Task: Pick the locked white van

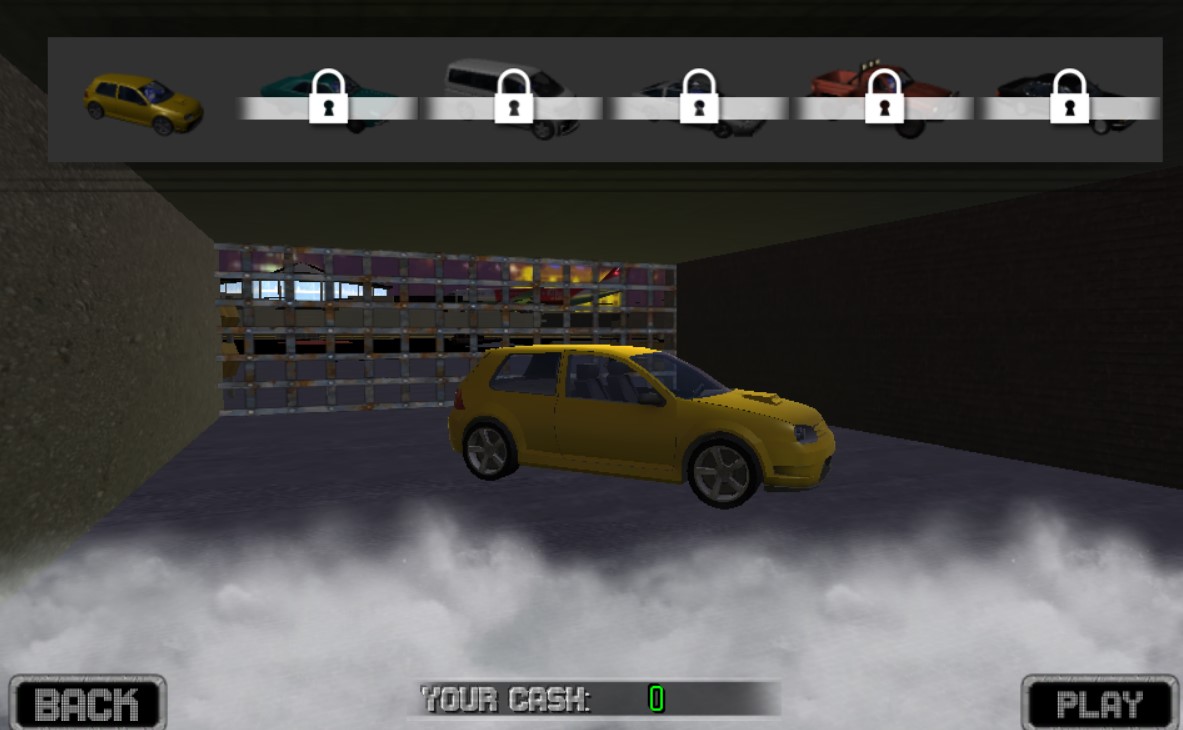Action: 513,99
